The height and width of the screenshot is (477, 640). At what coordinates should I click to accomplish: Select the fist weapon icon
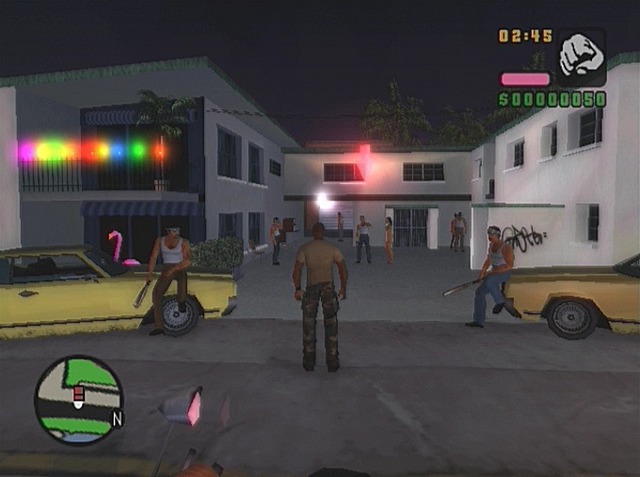tap(581, 56)
